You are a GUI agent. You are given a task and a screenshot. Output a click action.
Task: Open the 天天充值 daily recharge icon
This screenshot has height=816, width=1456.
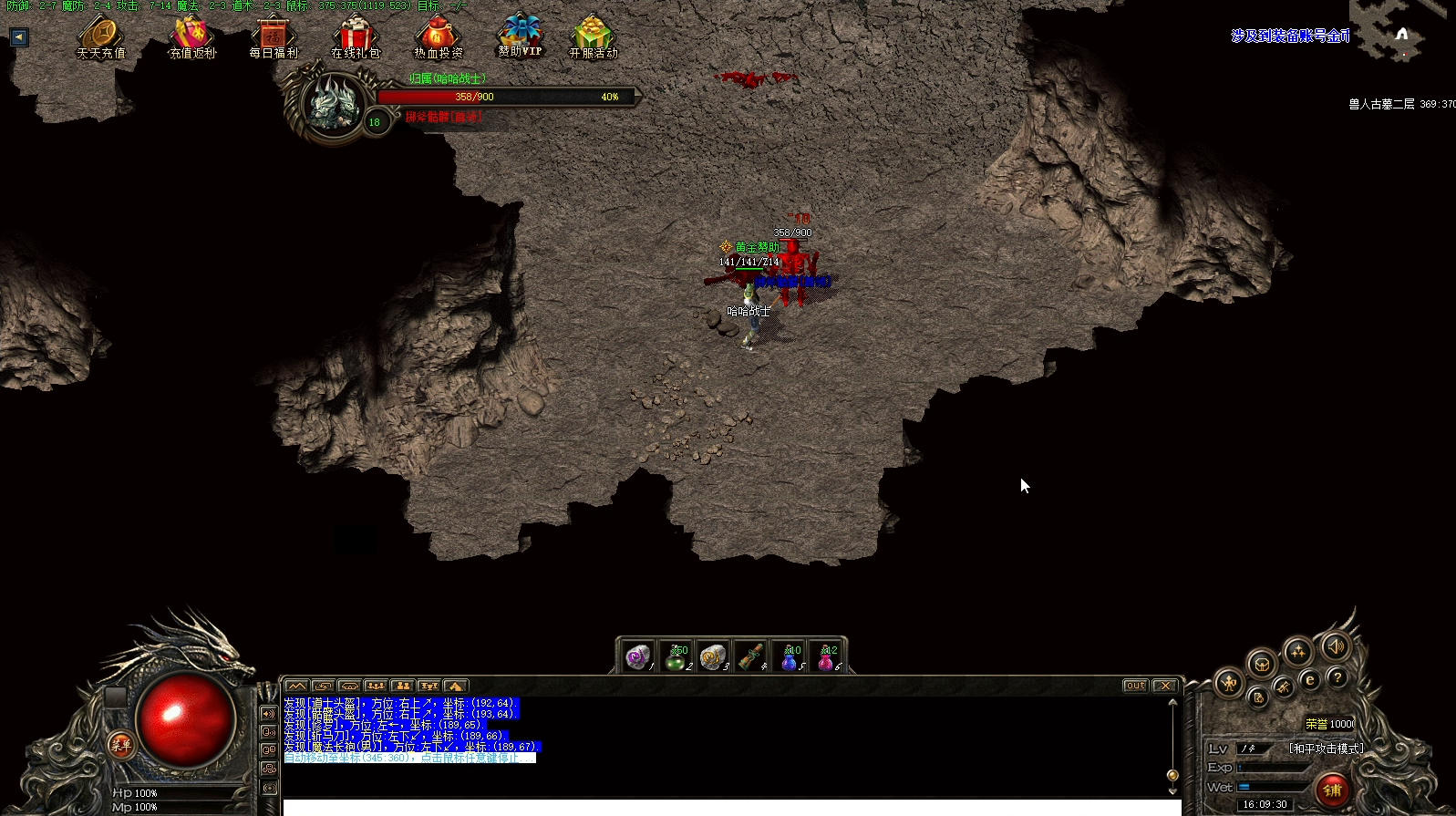101,37
